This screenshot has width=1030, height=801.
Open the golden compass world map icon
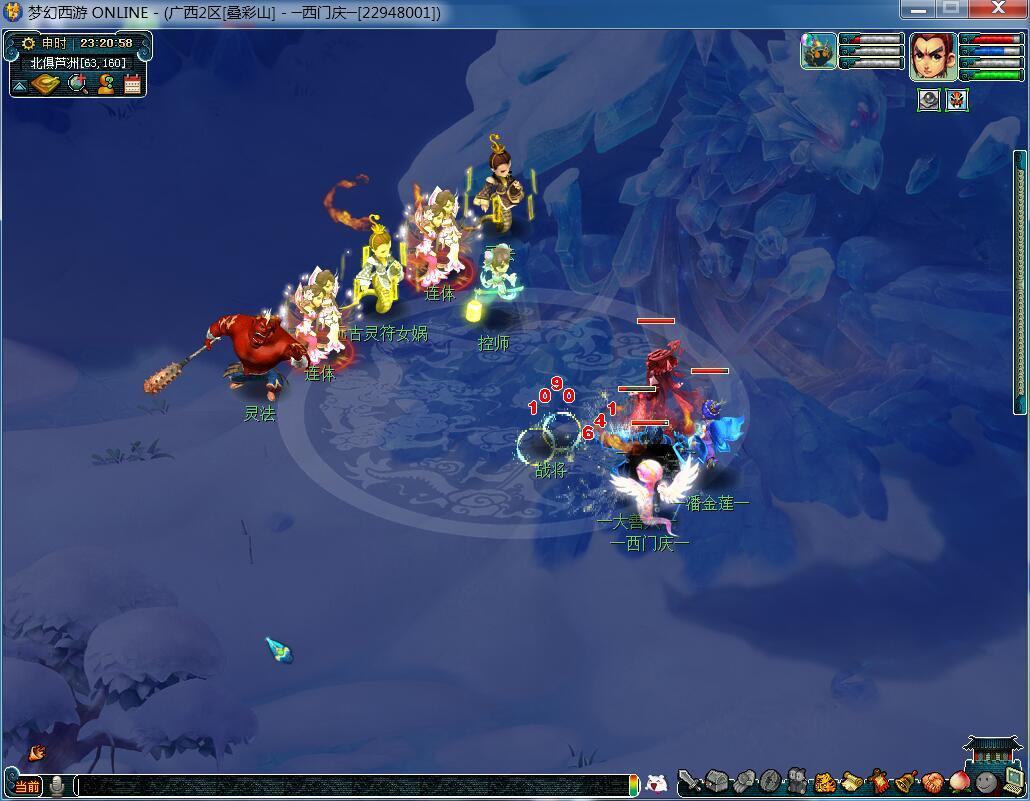coord(46,85)
